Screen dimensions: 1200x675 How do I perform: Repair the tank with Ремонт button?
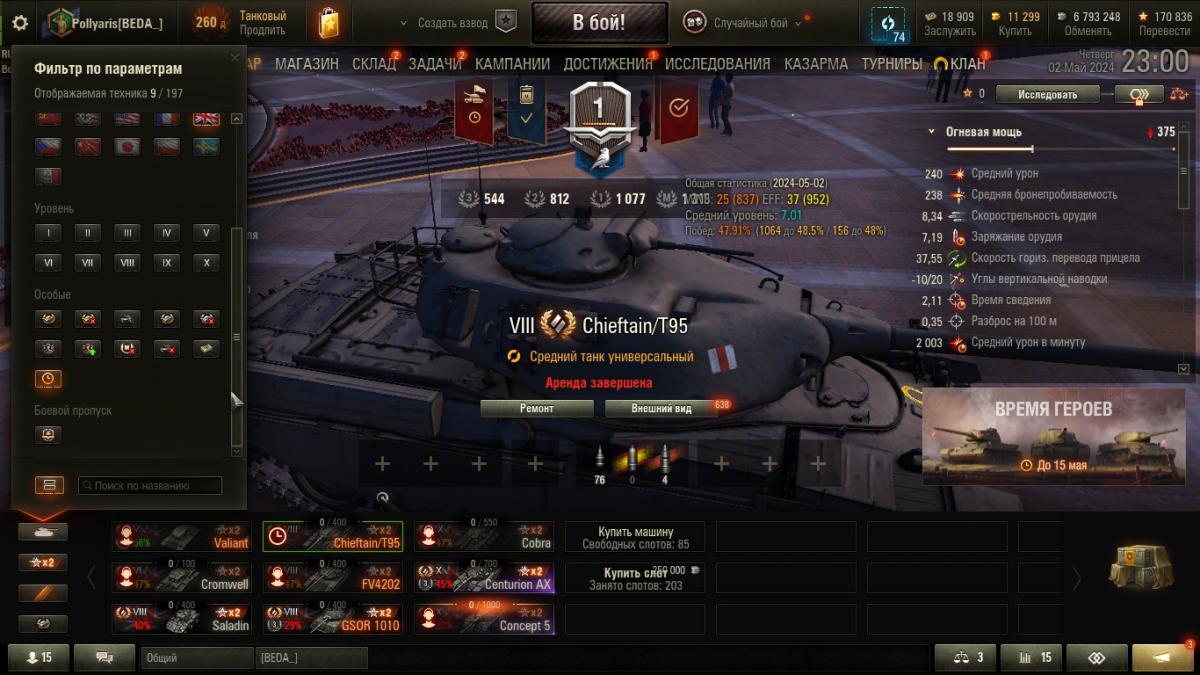click(536, 408)
